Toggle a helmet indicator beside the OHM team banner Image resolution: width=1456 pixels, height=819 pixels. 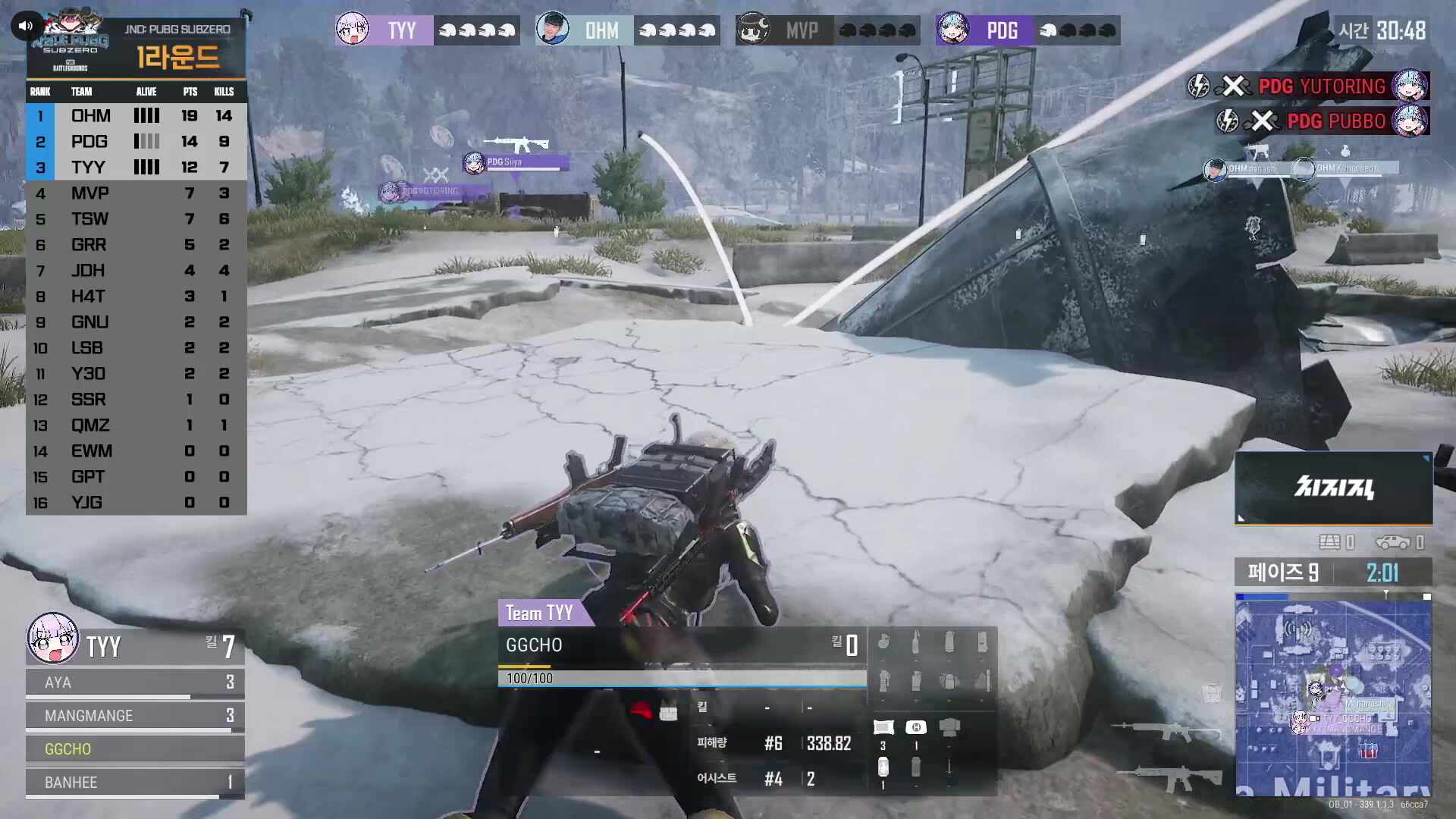pos(649,30)
